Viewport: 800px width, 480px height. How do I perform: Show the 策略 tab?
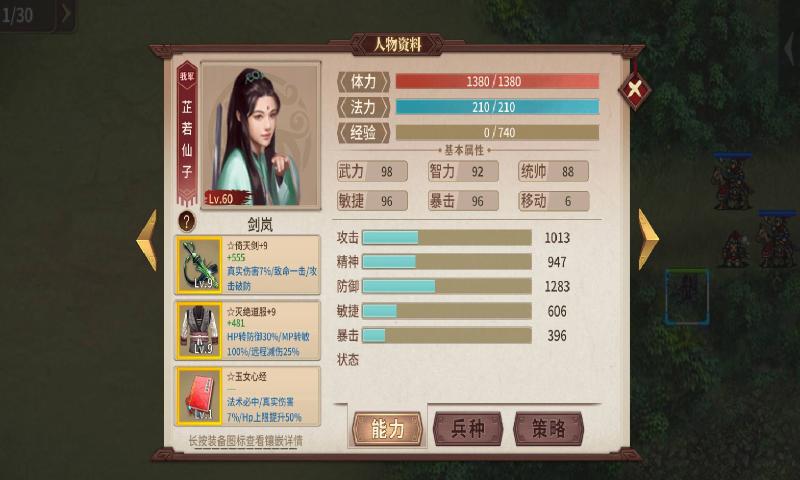[548, 428]
